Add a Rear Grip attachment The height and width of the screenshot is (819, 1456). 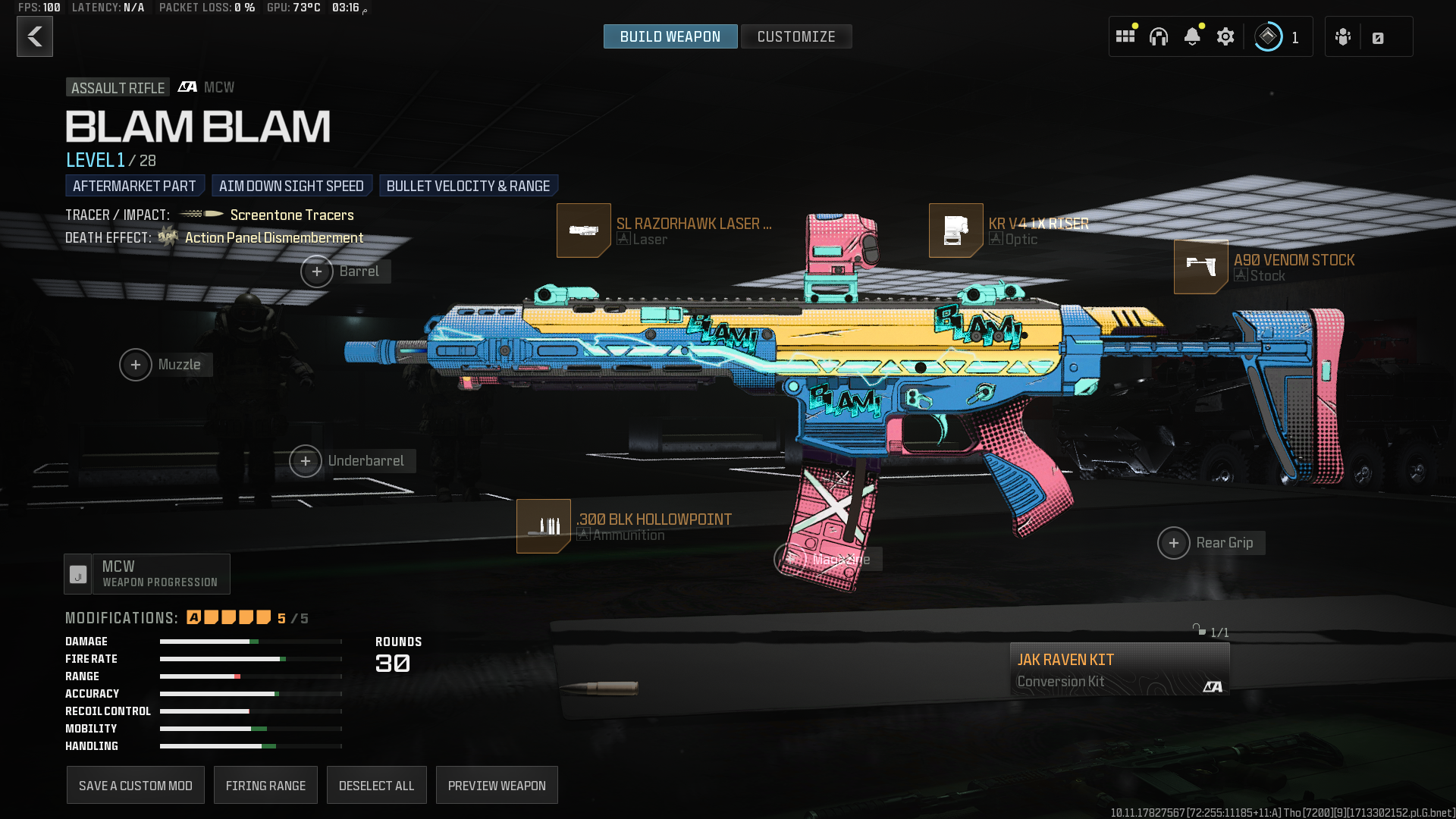coord(1174,543)
